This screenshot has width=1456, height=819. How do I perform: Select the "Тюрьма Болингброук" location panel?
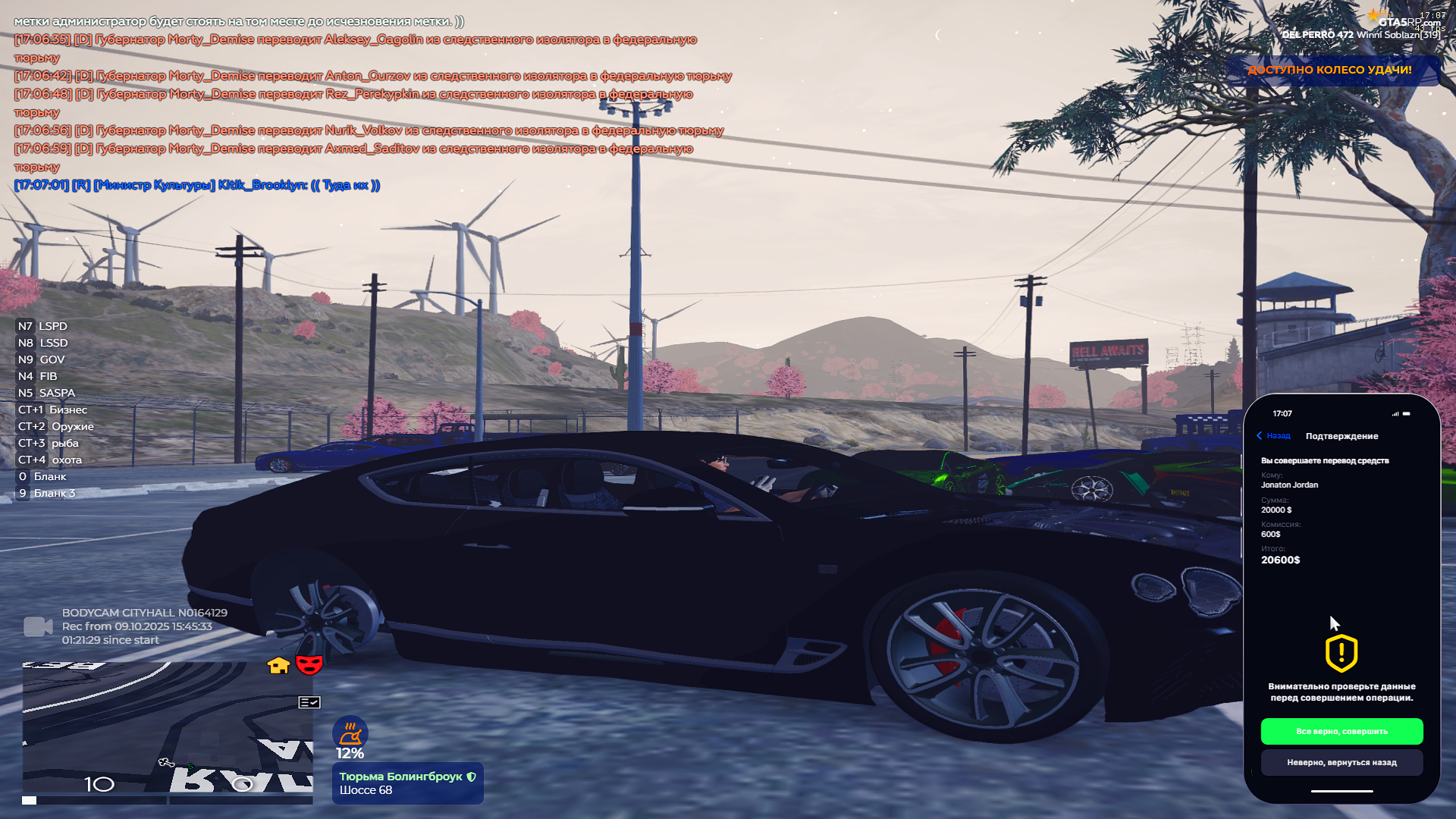[x=407, y=783]
